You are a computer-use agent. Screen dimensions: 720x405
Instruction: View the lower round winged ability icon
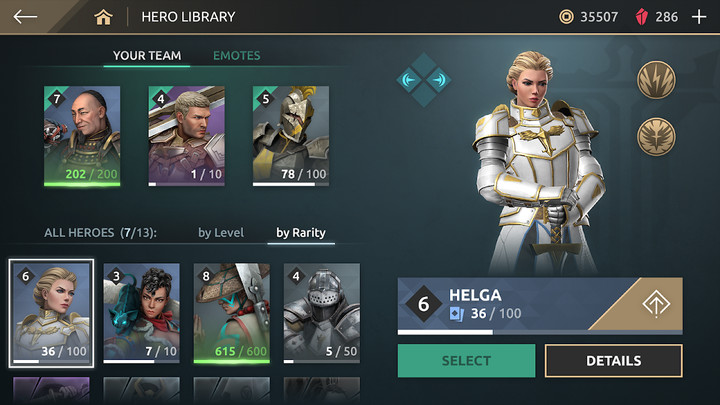coord(656,136)
